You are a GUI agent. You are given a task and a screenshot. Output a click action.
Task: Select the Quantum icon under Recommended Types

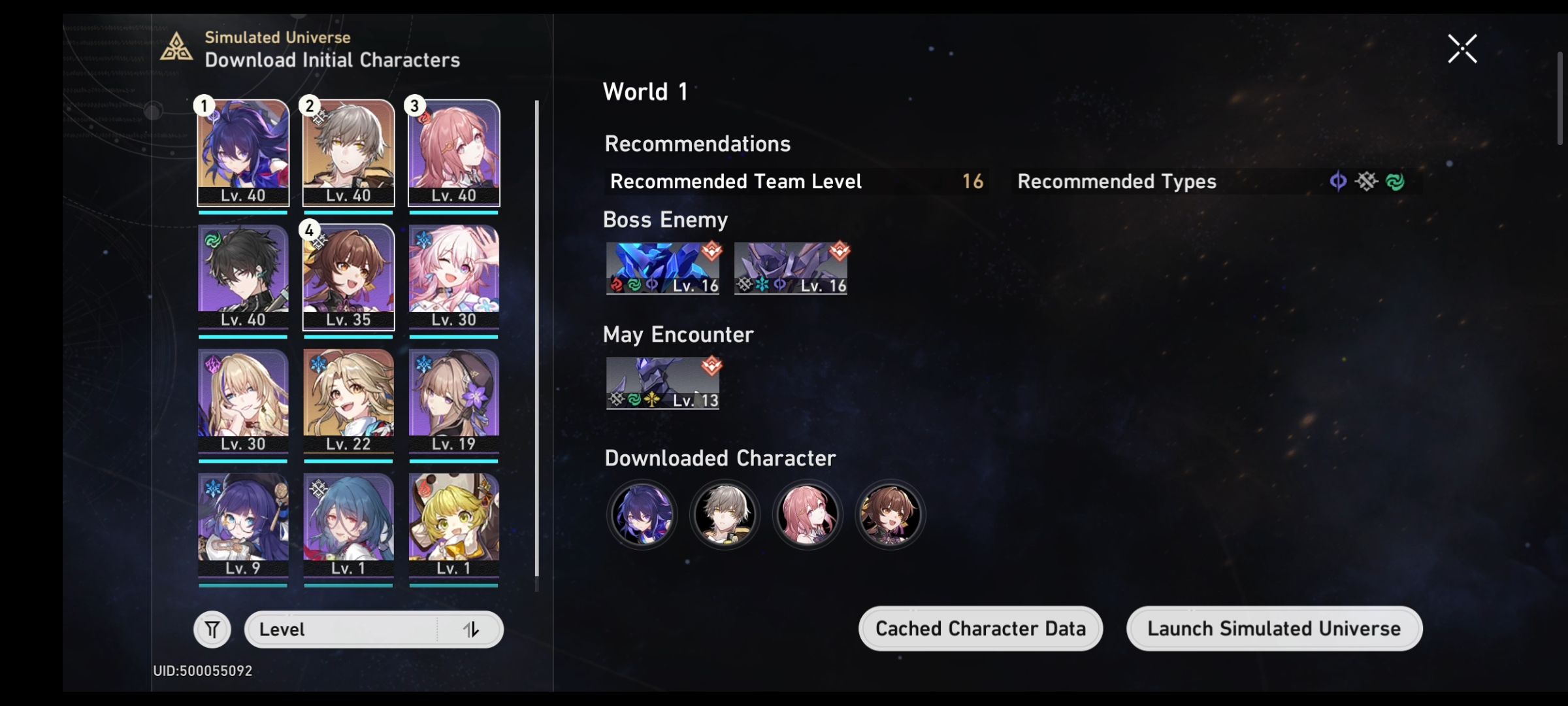point(1337,181)
